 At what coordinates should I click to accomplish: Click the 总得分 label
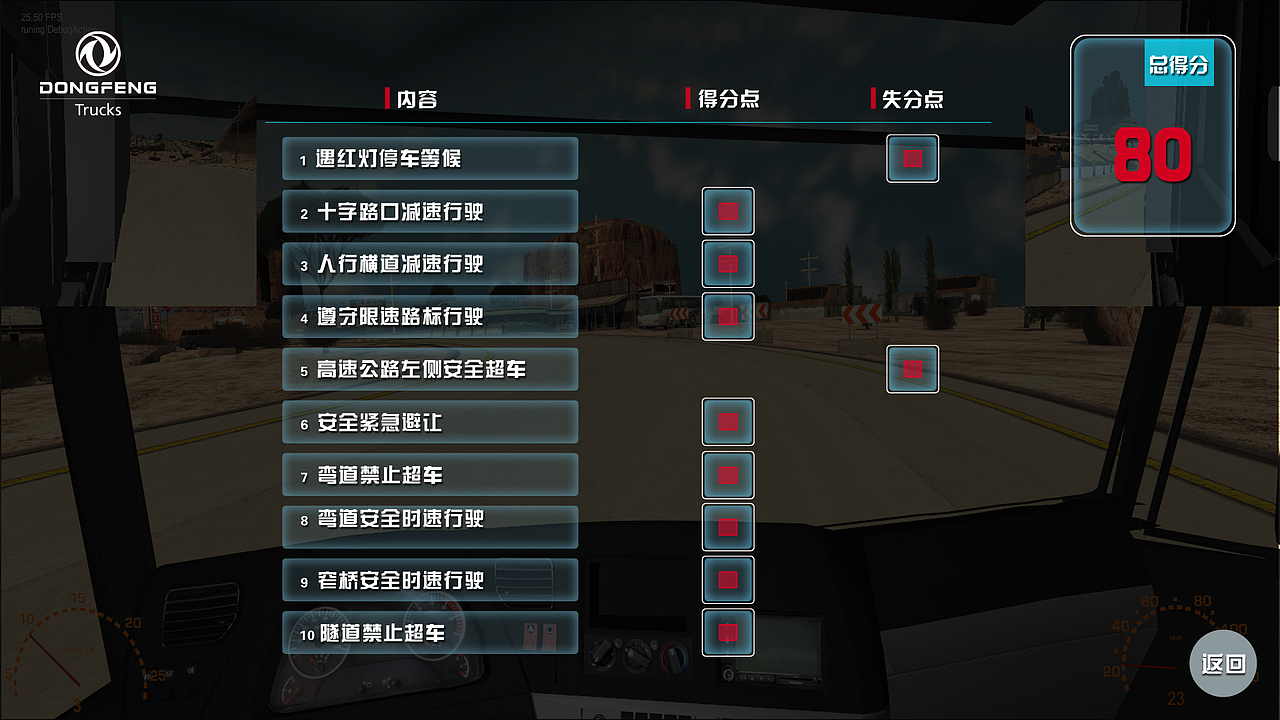1179,63
